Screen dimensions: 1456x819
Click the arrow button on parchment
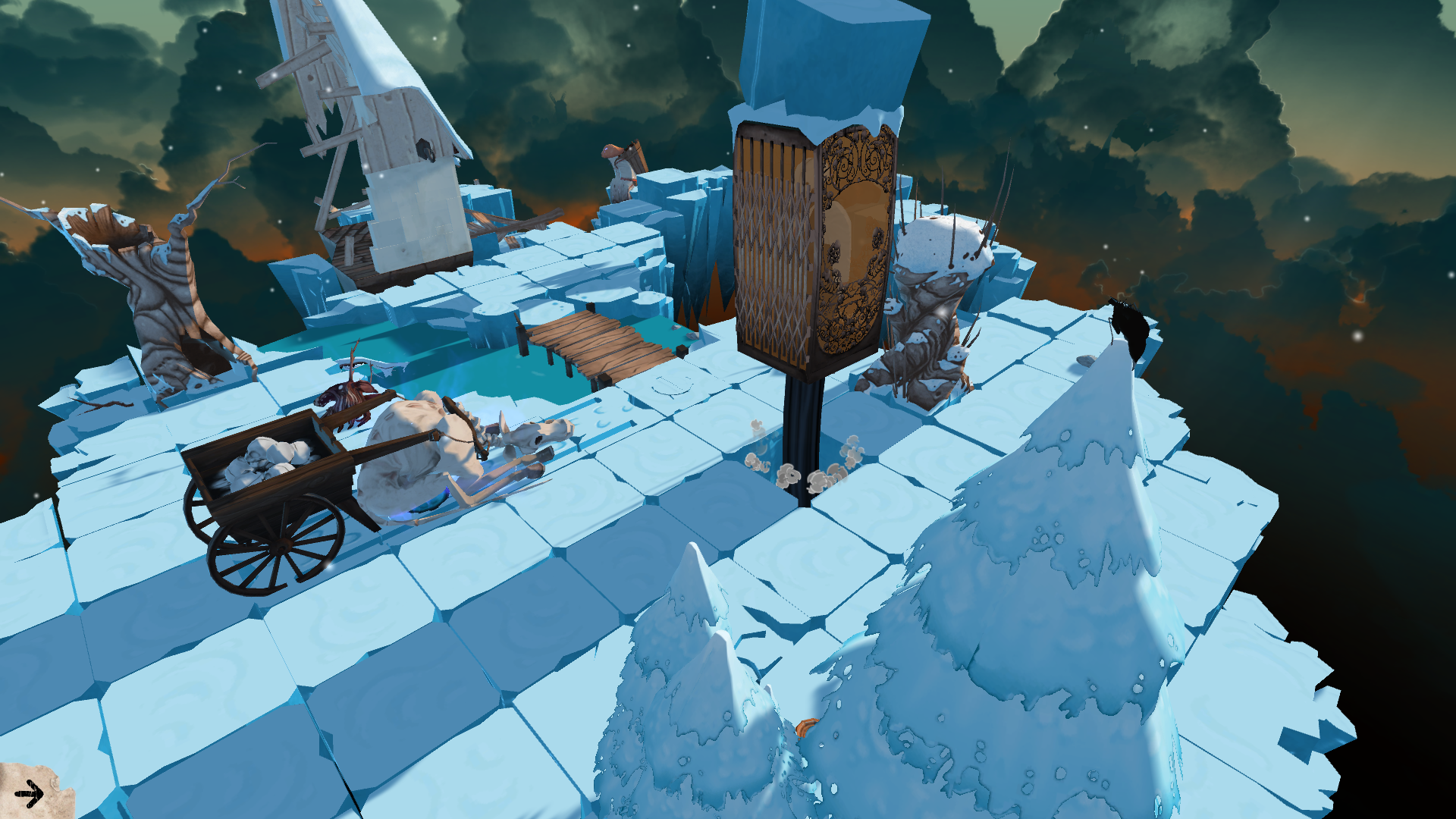[30, 794]
